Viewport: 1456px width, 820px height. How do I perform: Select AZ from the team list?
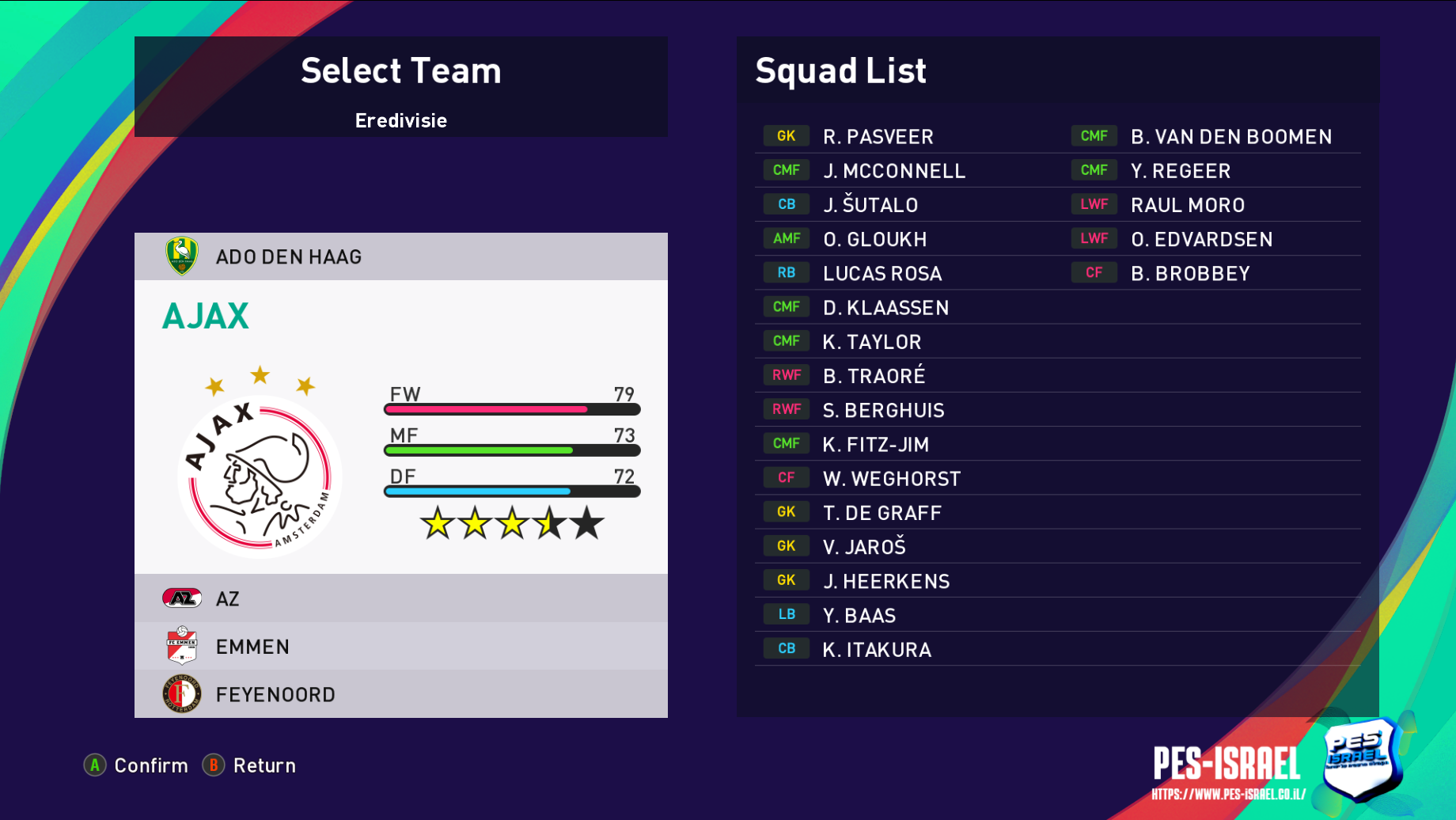tap(400, 598)
